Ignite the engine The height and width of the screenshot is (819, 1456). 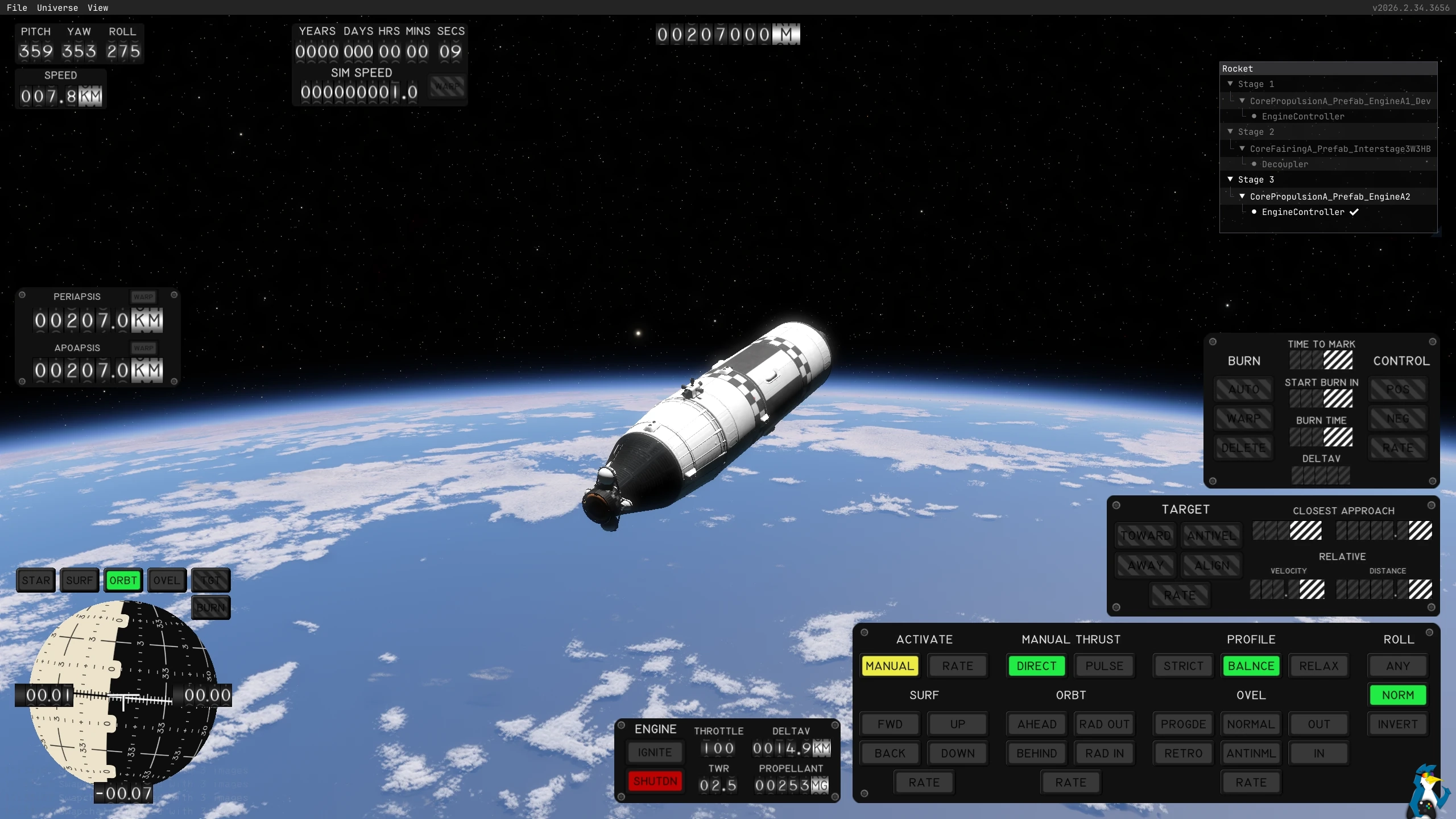pyautogui.click(x=655, y=752)
